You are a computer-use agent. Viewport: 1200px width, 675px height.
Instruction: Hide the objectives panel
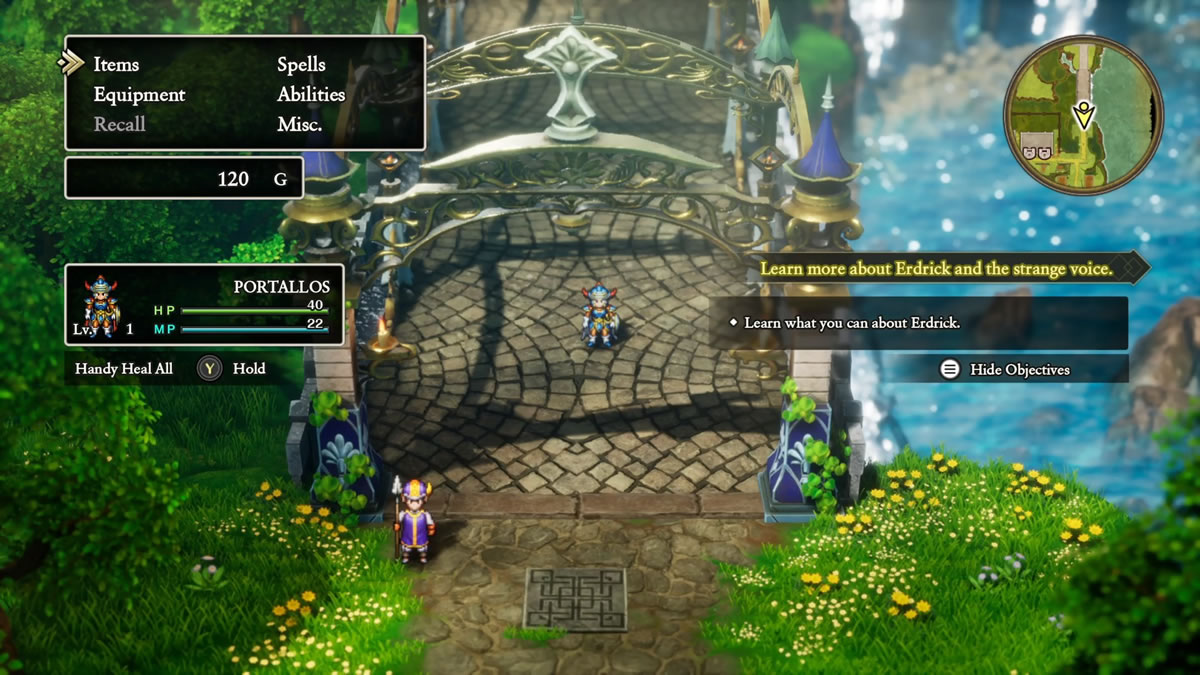point(1007,369)
